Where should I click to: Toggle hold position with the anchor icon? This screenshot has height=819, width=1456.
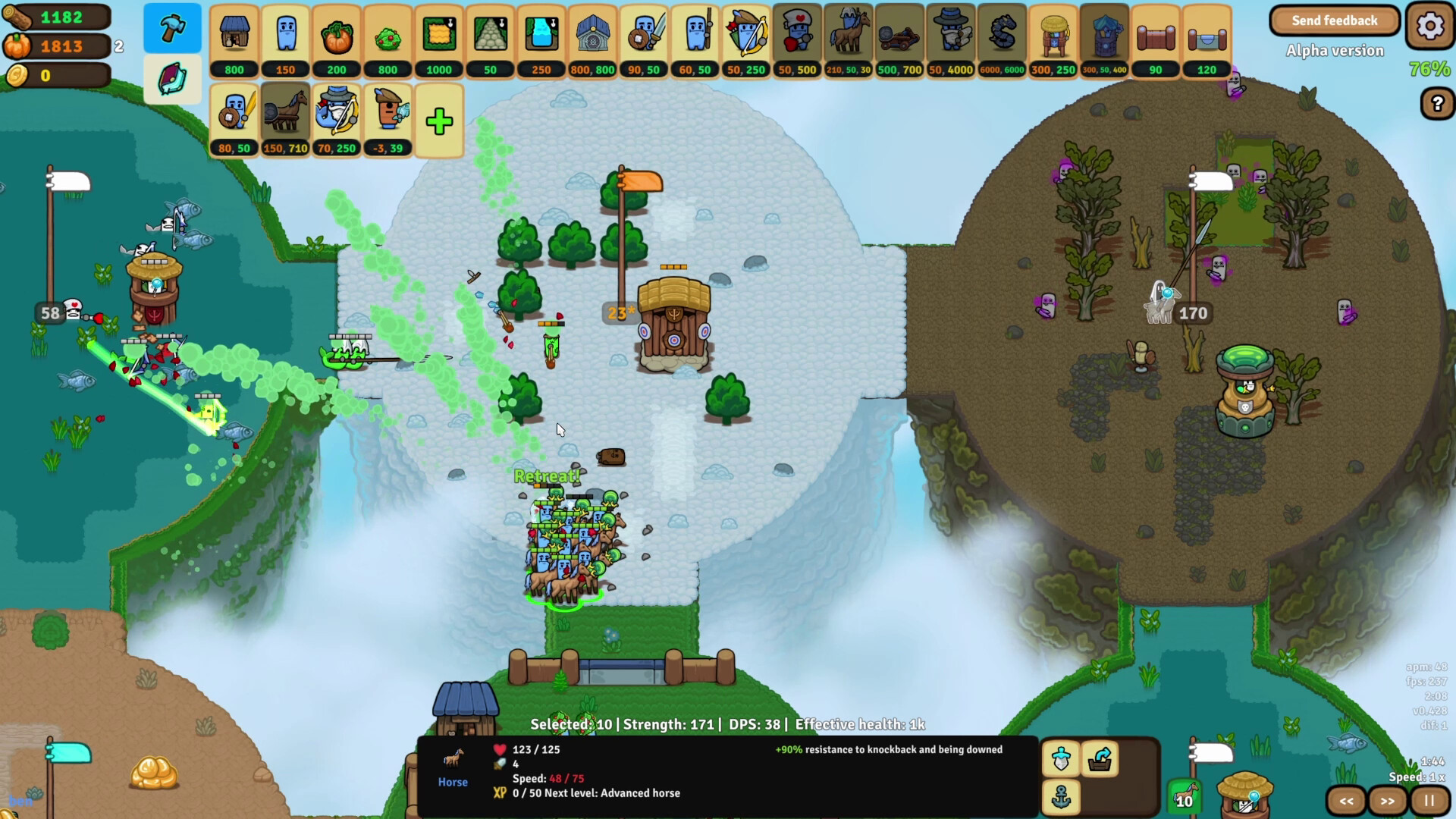[1061, 797]
